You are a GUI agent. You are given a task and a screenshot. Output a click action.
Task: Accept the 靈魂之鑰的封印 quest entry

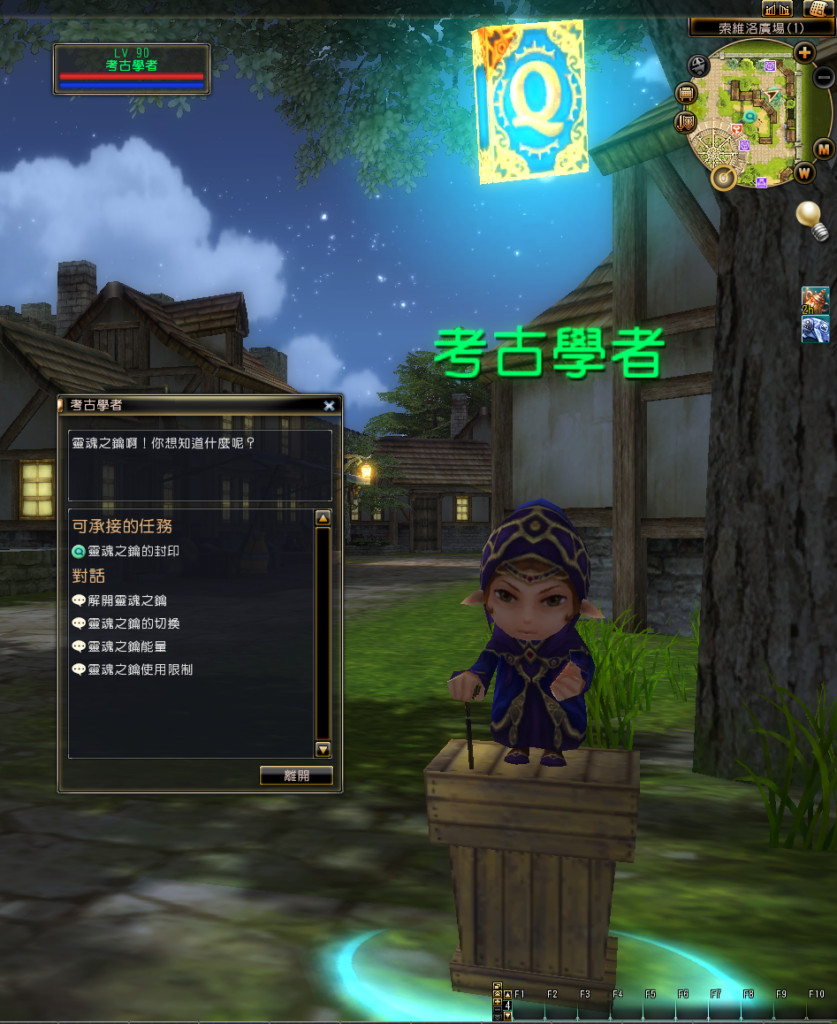click(x=134, y=551)
